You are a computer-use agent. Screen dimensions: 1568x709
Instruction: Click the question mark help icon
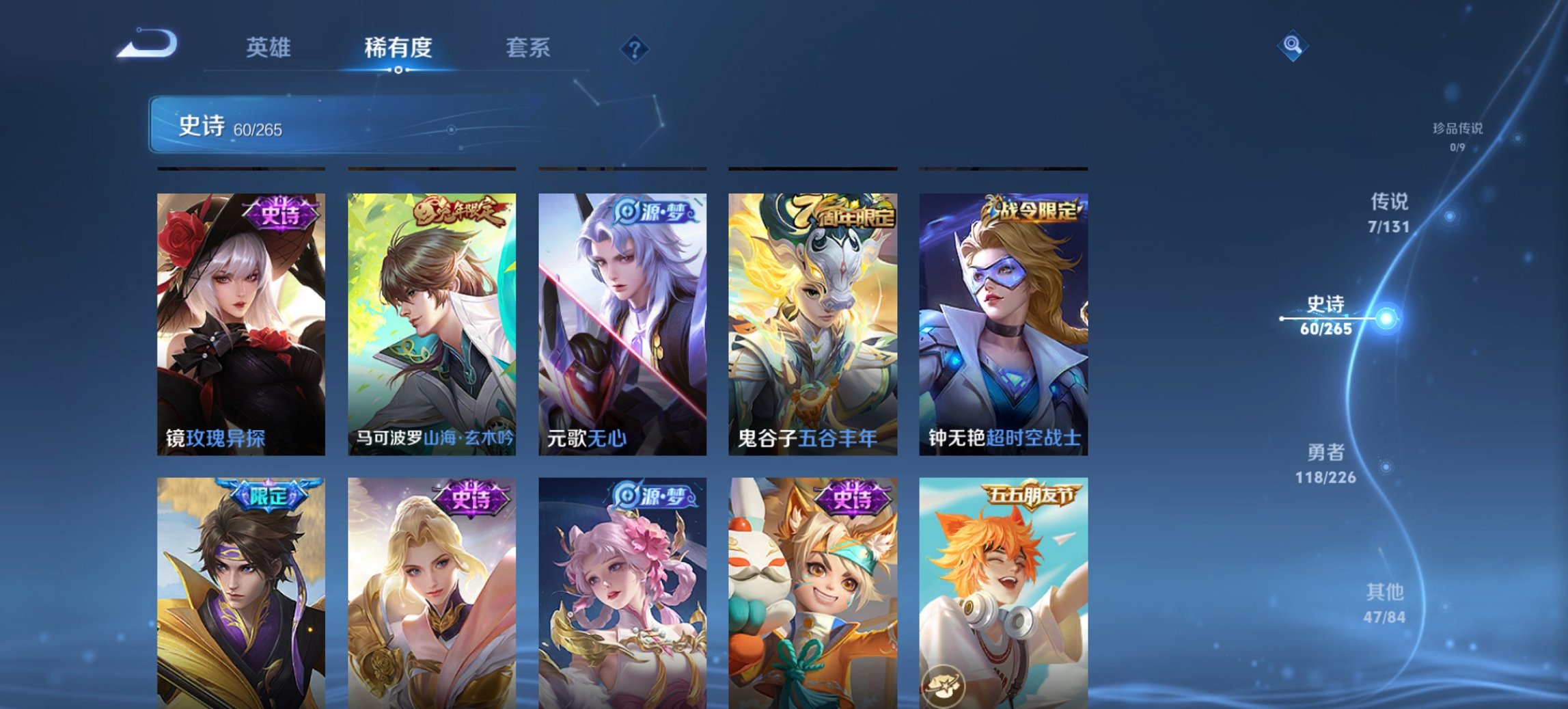[634, 48]
